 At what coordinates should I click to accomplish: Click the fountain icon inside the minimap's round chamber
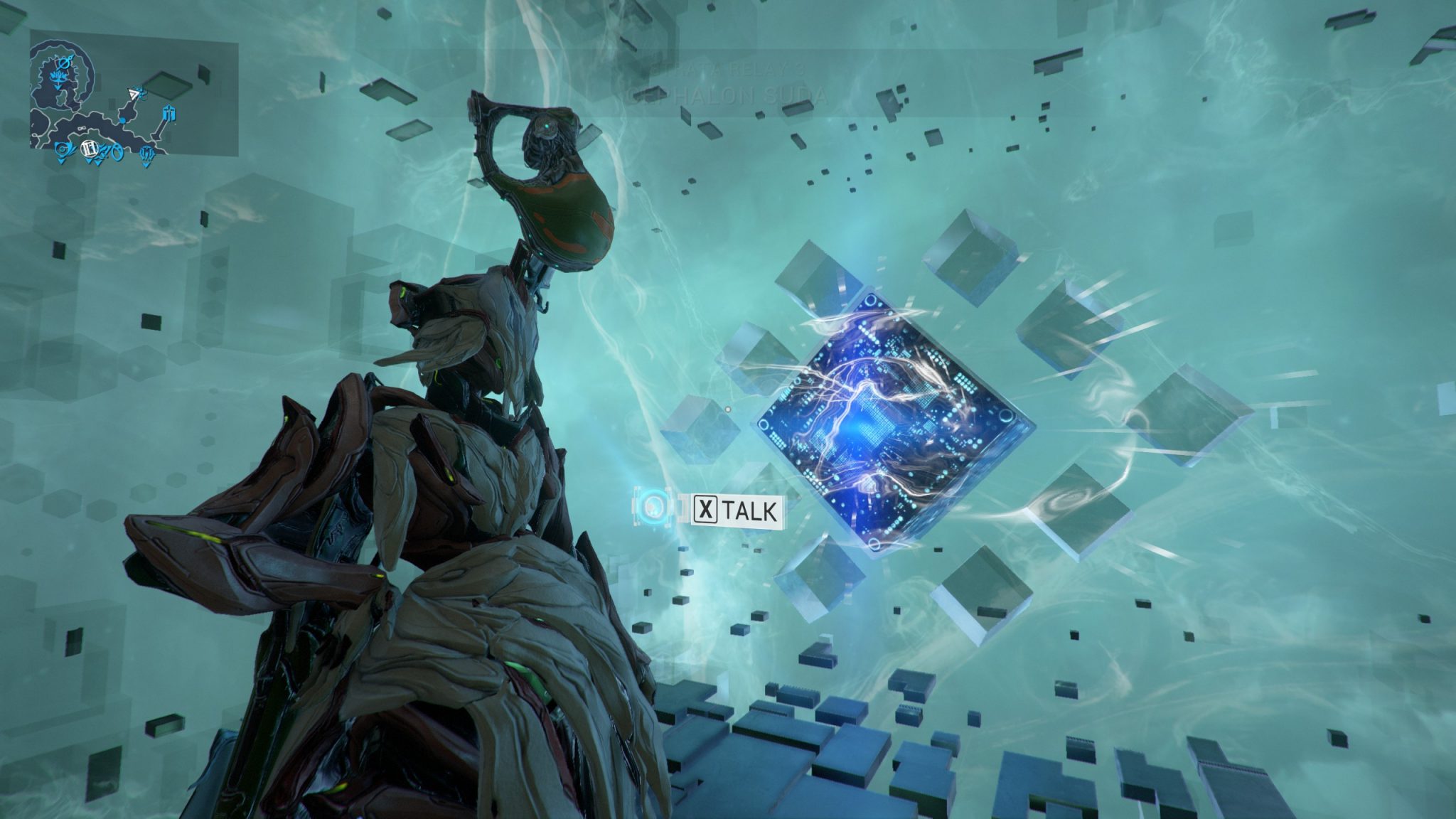[59, 77]
